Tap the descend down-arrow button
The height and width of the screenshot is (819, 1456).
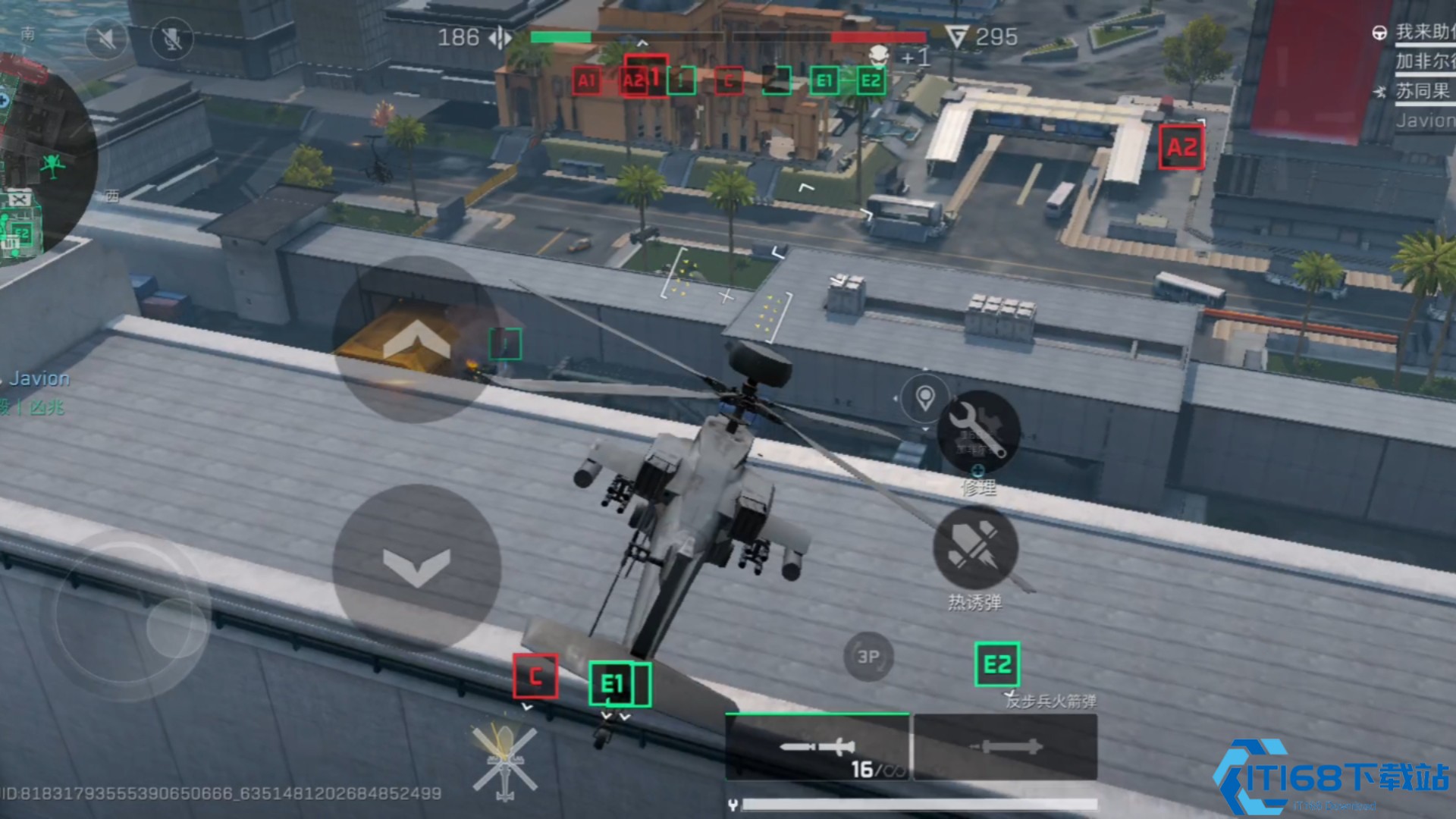416,566
